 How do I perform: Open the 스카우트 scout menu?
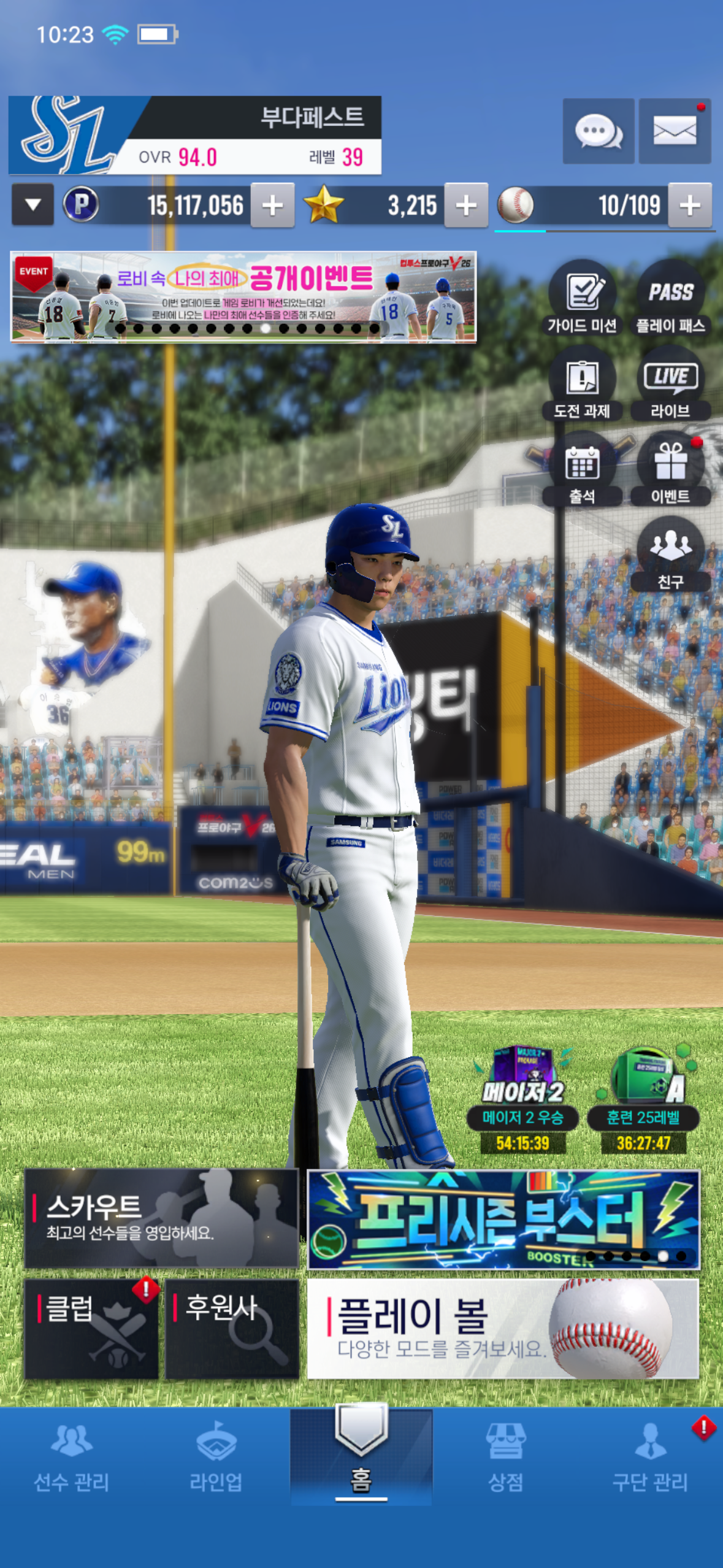161,1218
